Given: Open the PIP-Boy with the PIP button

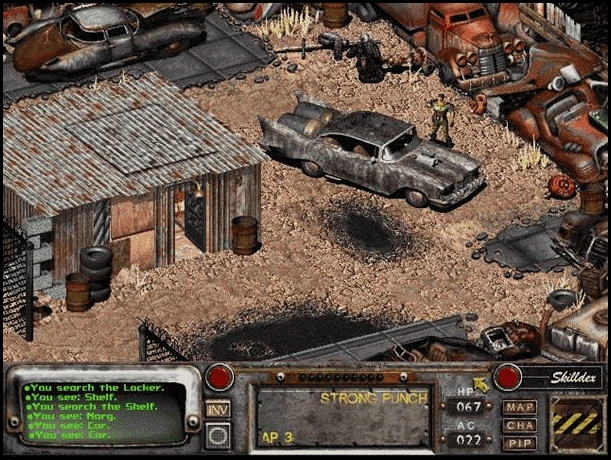Looking at the screenshot, I should [x=519, y=443].
